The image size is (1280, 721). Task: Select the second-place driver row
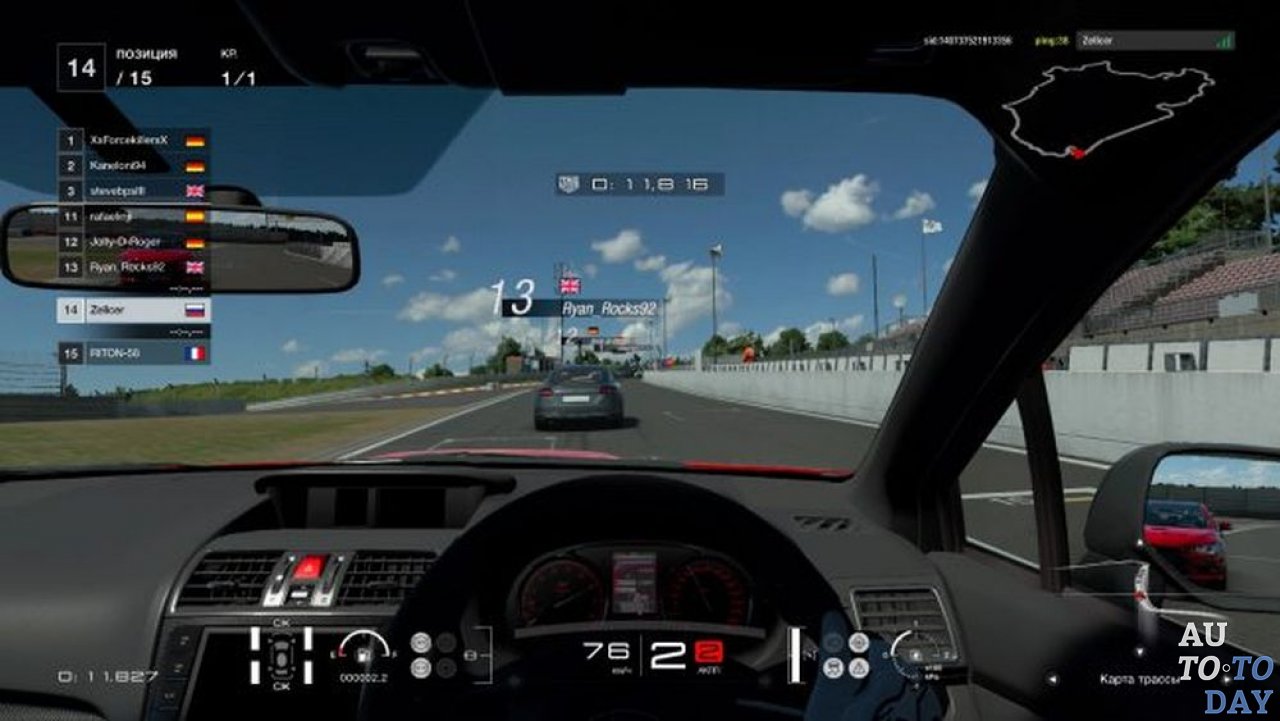[x=133, y=165]
